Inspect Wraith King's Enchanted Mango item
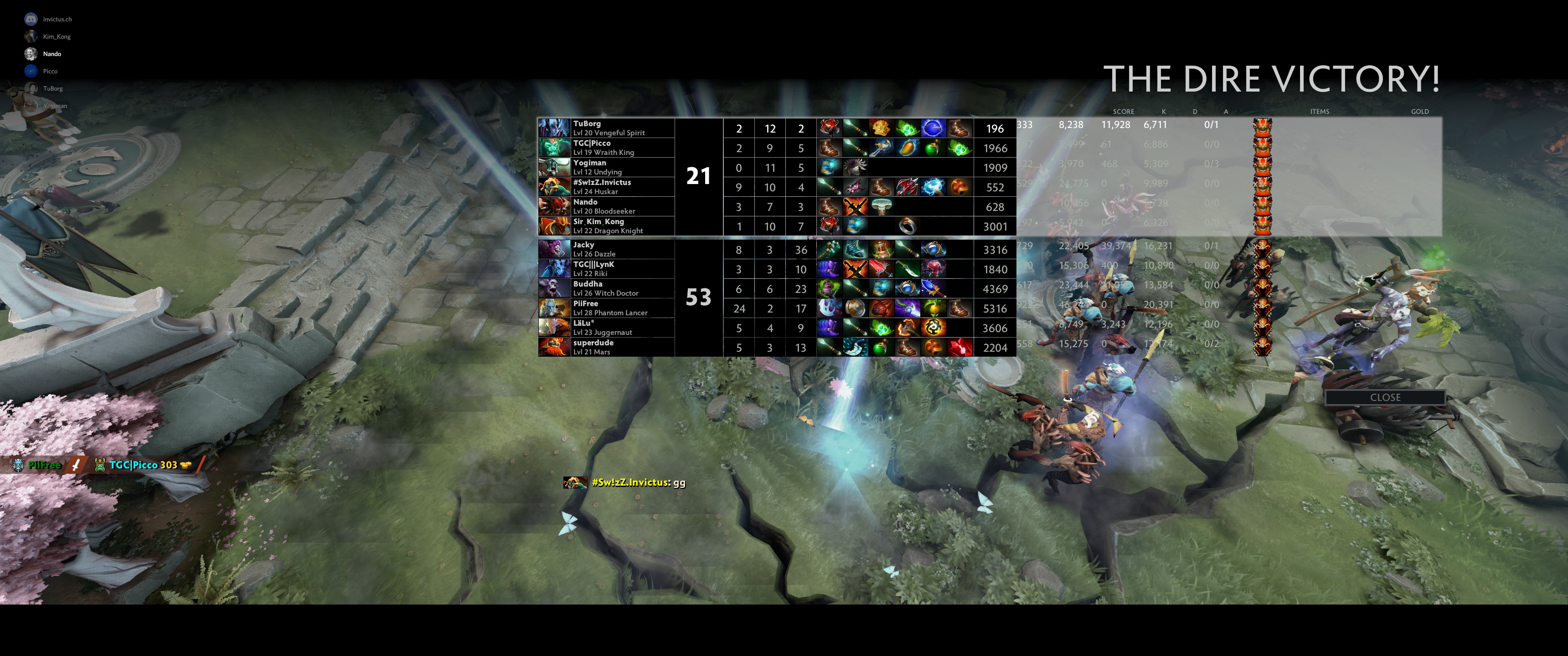 (907, 148)
